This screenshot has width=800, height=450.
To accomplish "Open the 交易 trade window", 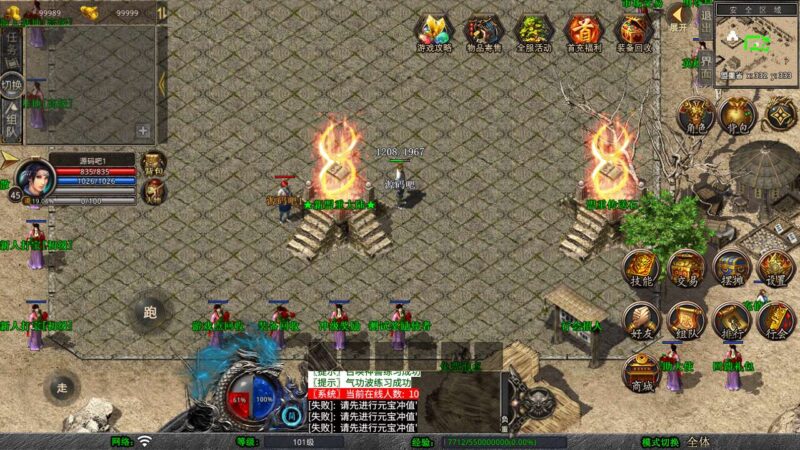I will (x=686, y=269).
